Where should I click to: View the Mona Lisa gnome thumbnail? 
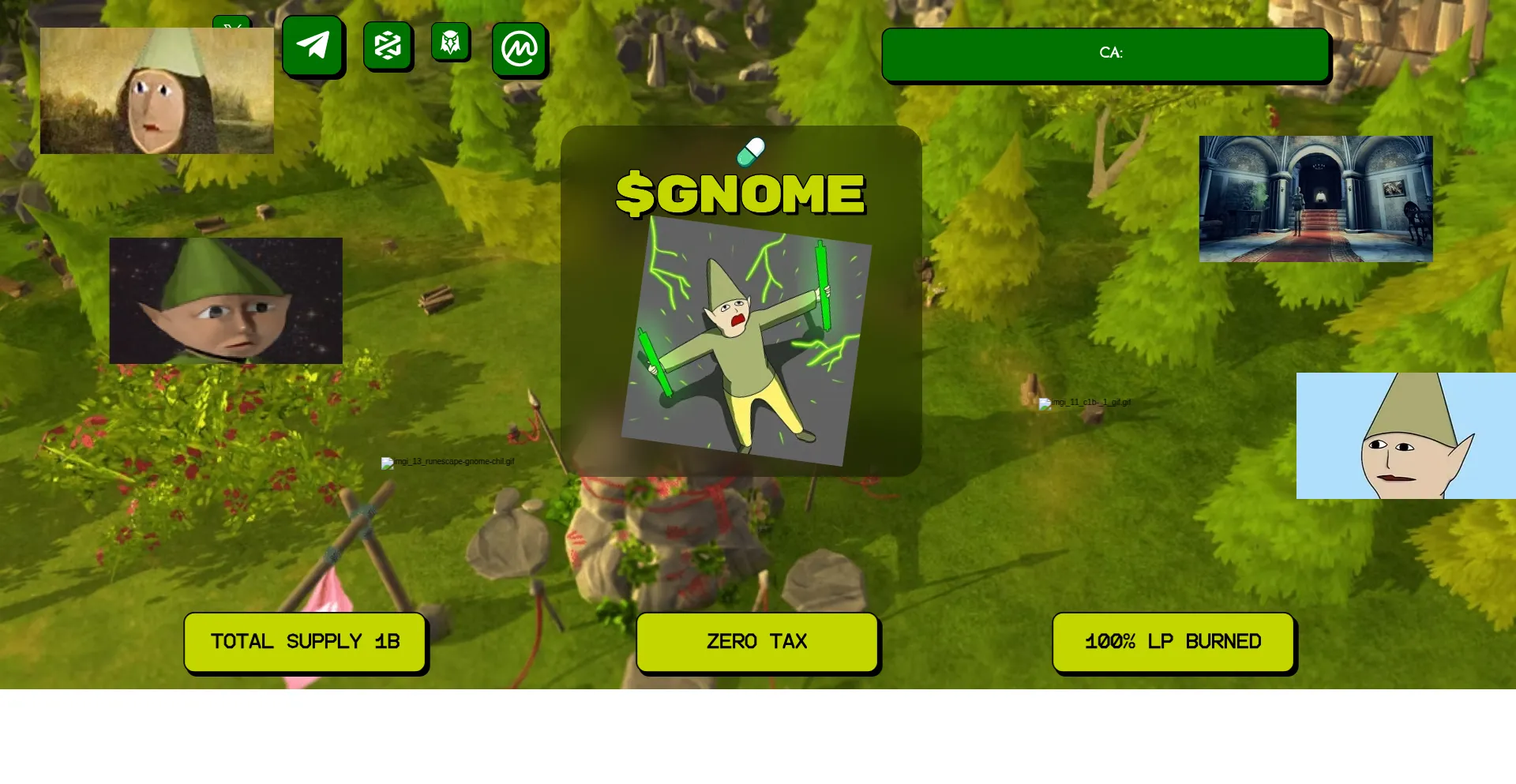pyautogui.click(x=157, y=91)
